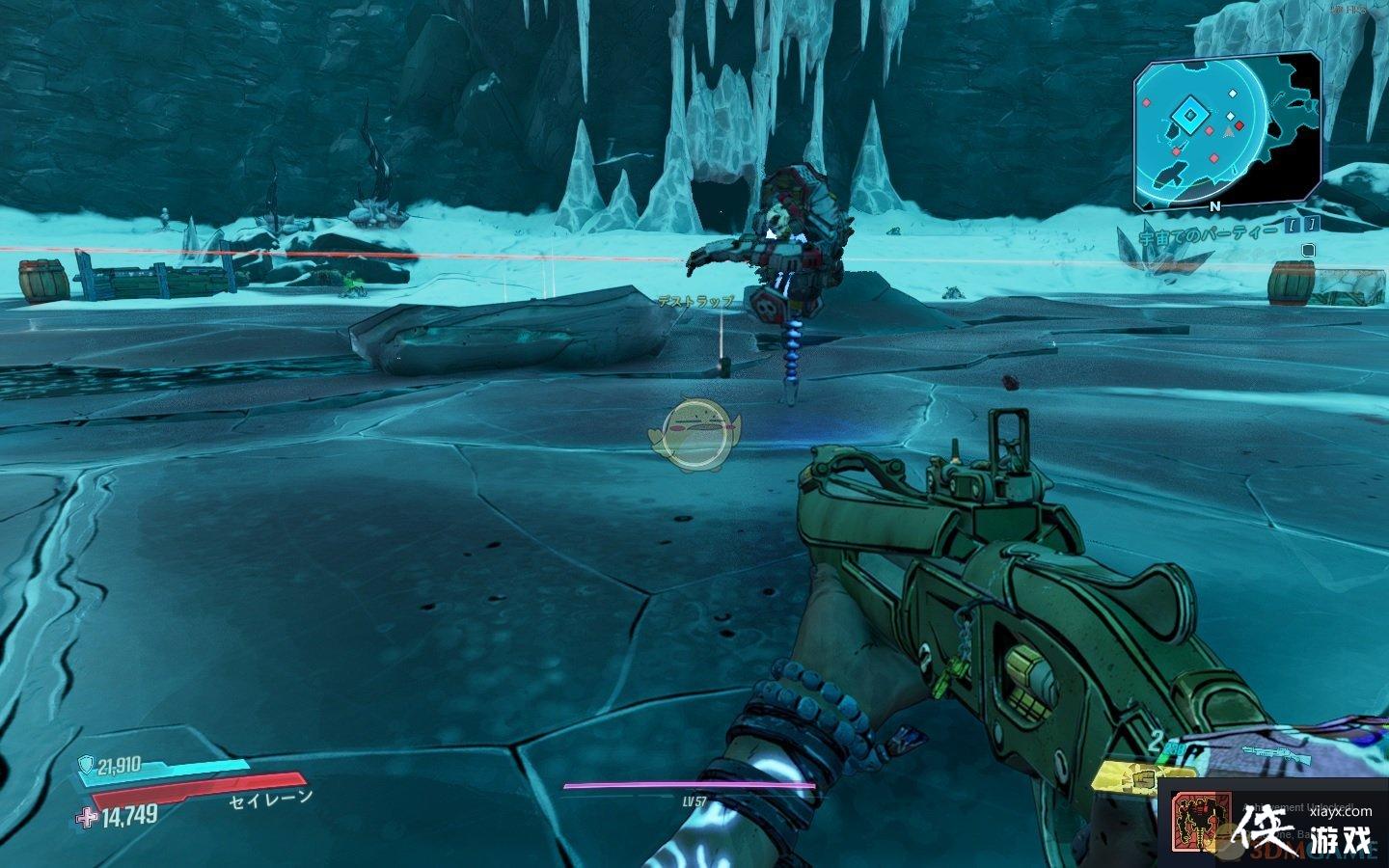Viewport: 1389px width, 868px height.
Task: Click the デストラップ enemy name tag
Action: pos(694,302)
